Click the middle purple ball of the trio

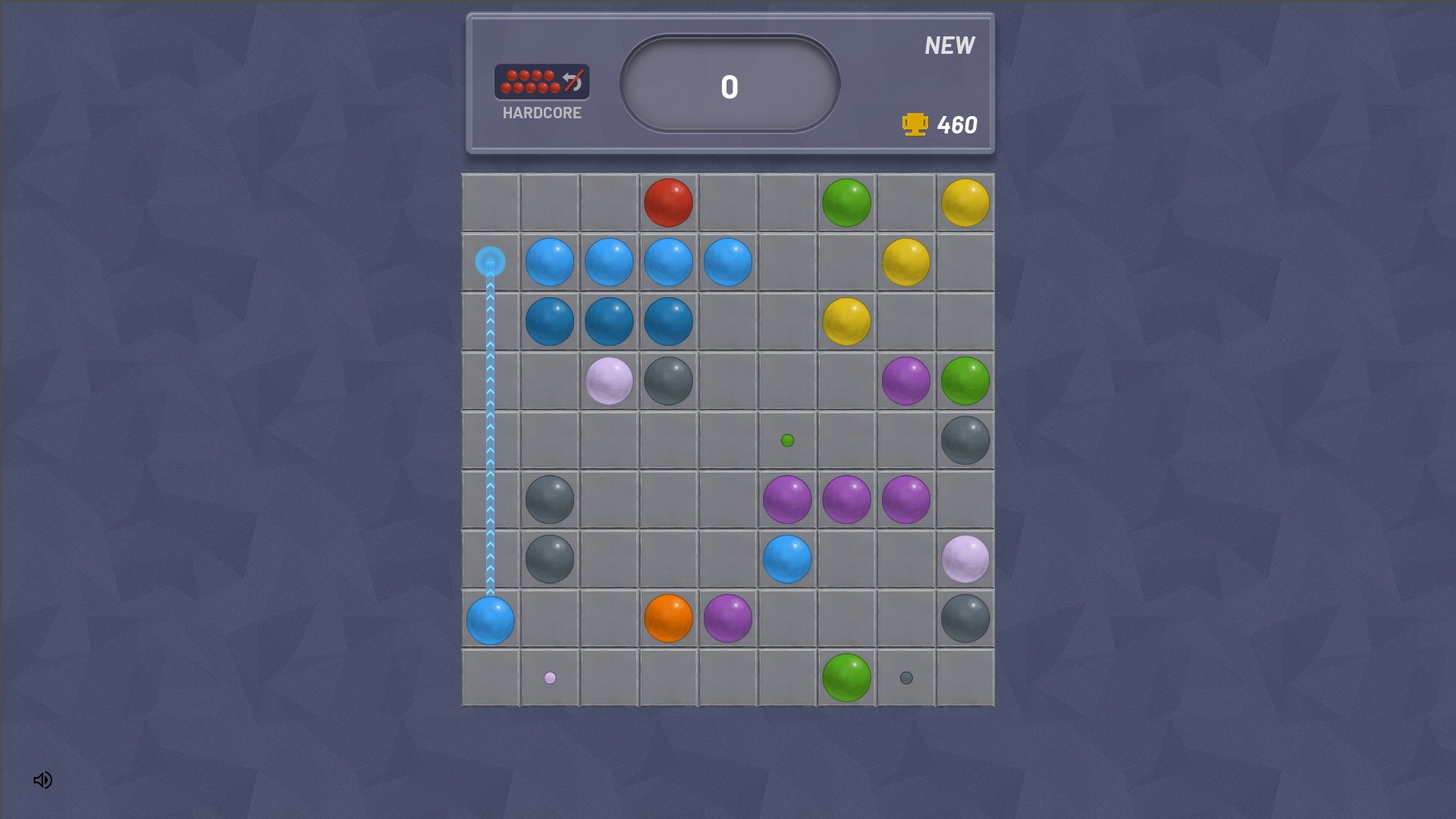pos(846,500)
